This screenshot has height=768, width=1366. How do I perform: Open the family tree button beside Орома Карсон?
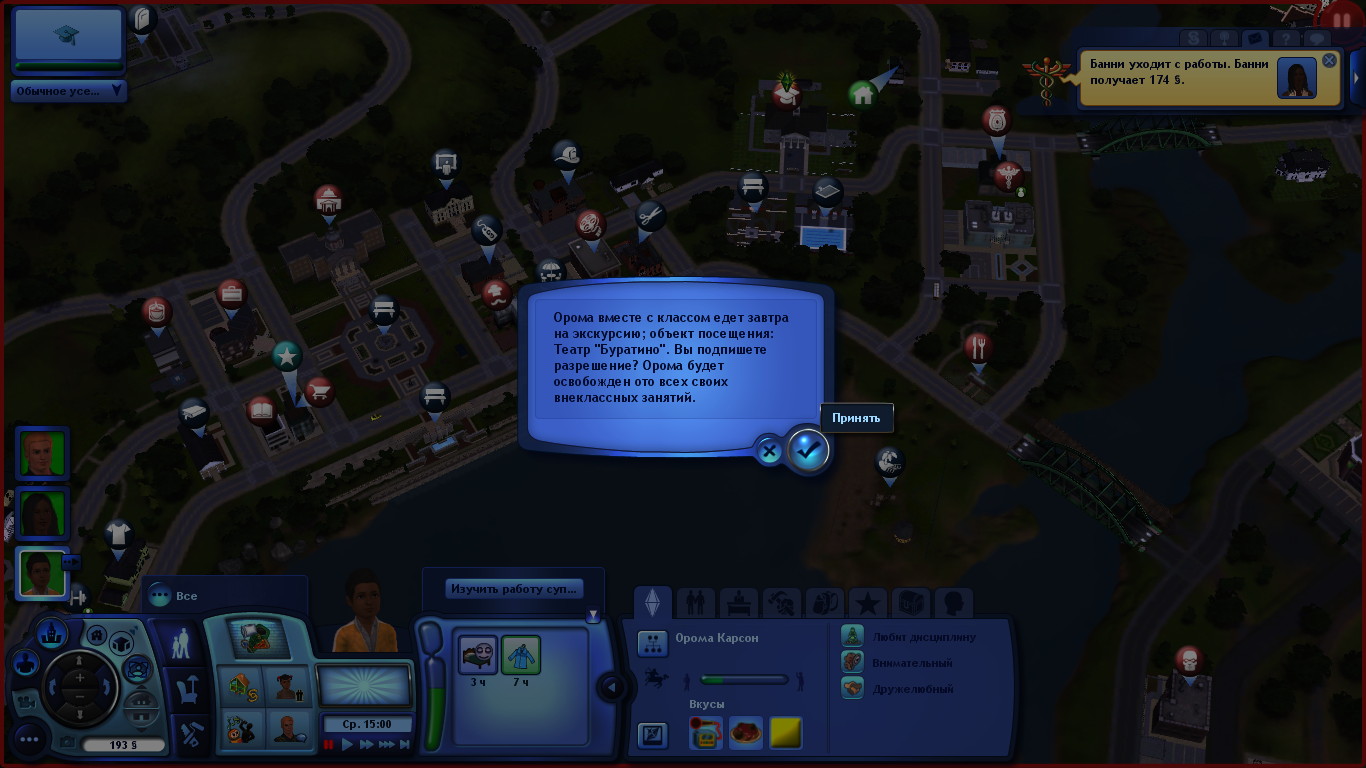[653, 643]
